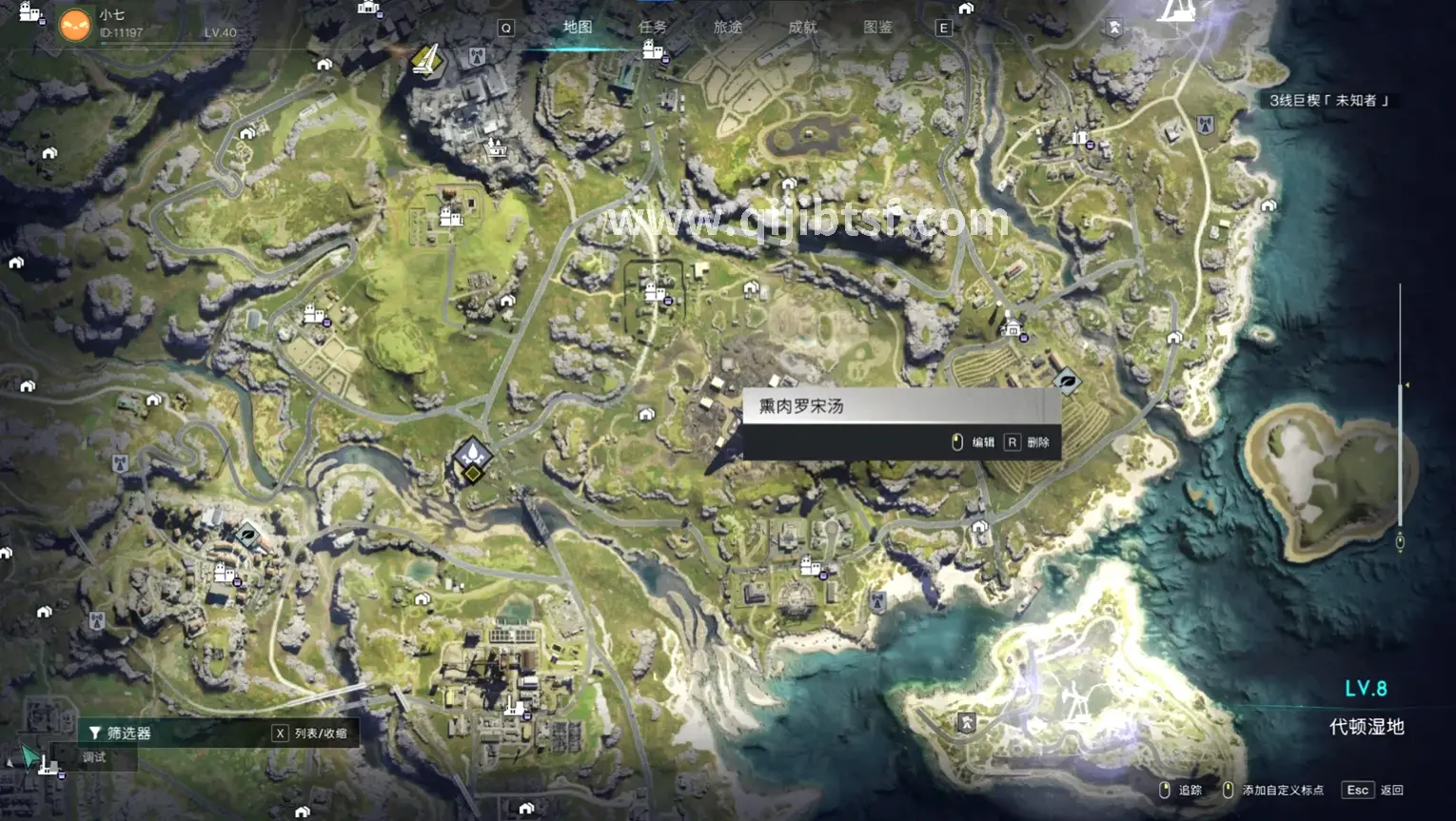Switch to the 任务 tab
Image resolution: width=1456 pixels, height=821 pixels.
pos(653,28)
